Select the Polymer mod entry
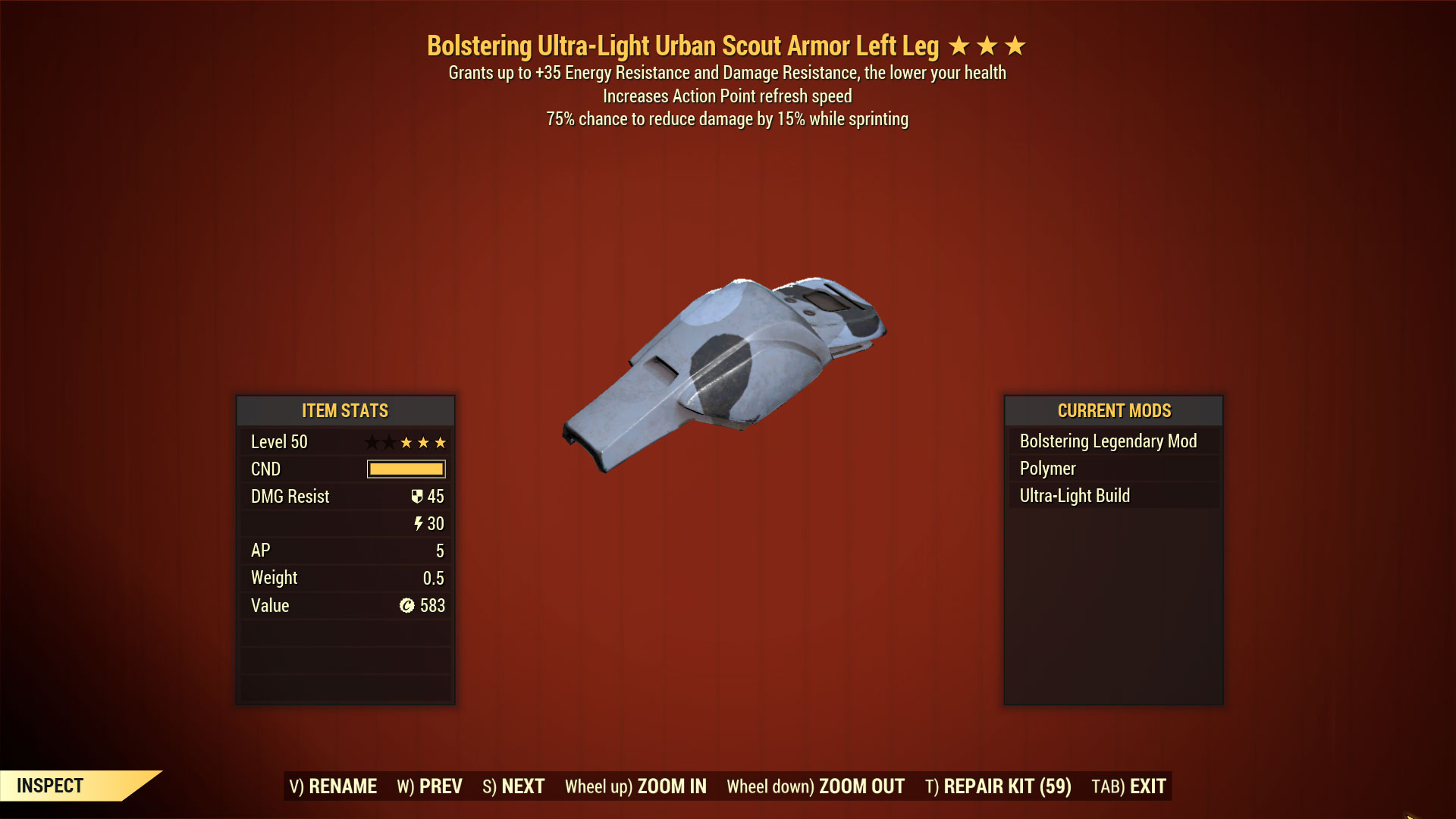This screenshot has height=819, width=1456. (1047, 469)
